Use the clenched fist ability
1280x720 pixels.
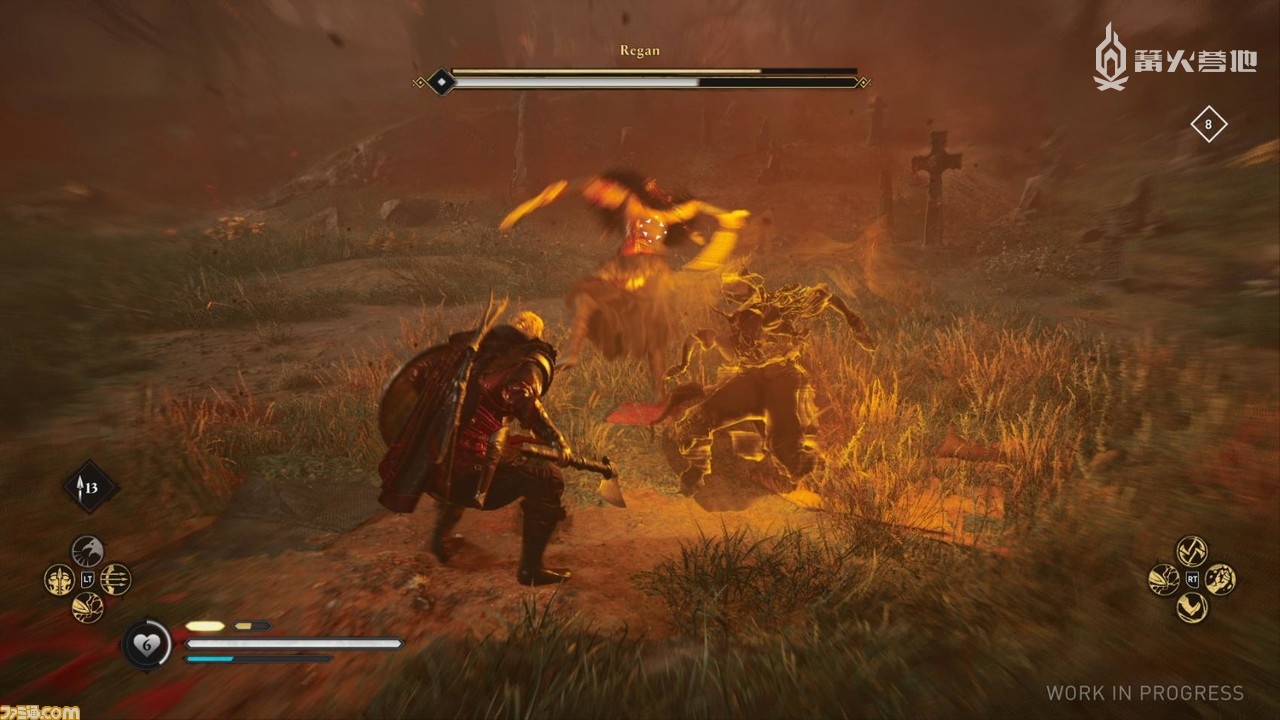[x=1219, y=579]
